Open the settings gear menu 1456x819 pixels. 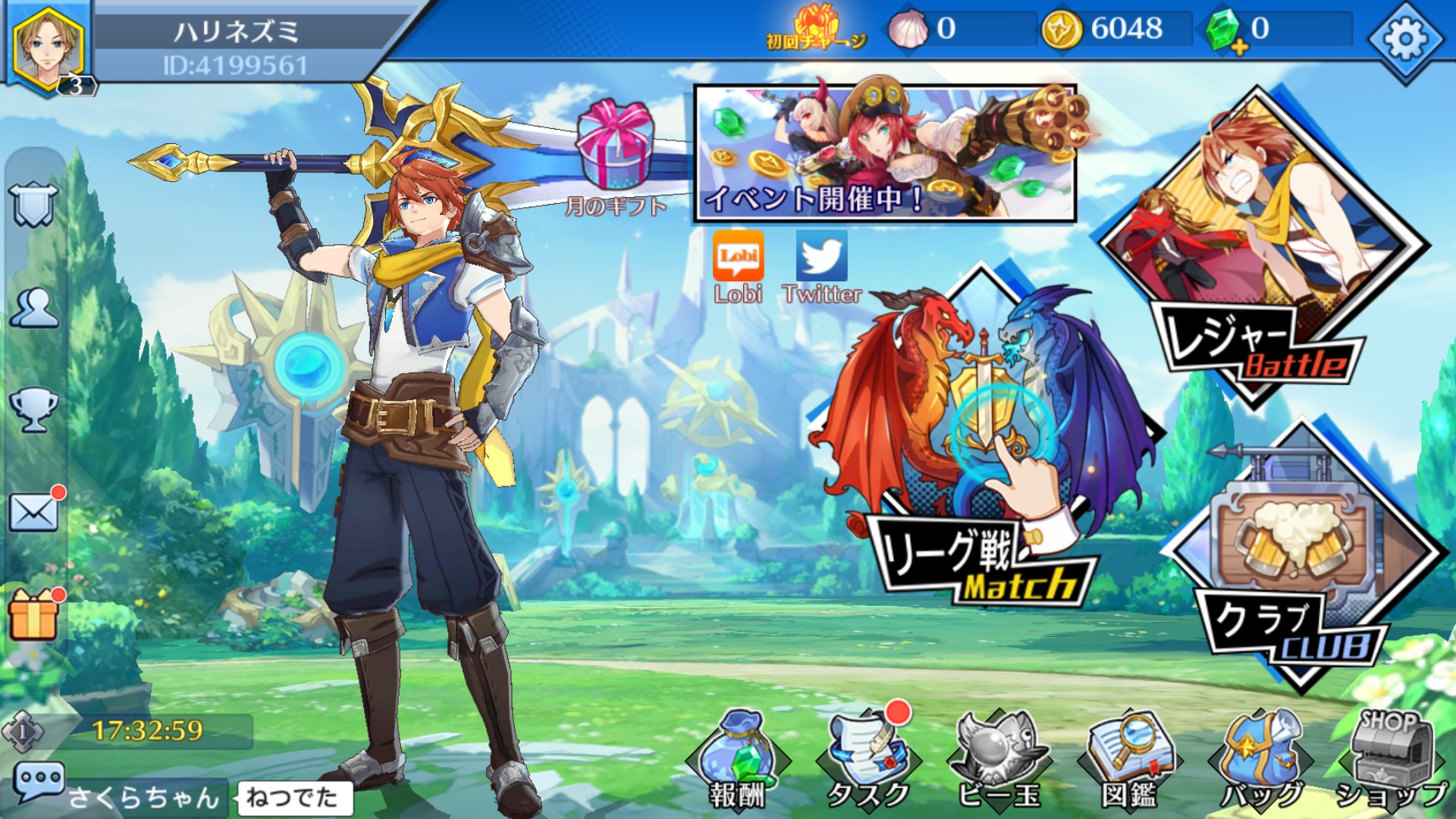click(x=1405, y=39)
